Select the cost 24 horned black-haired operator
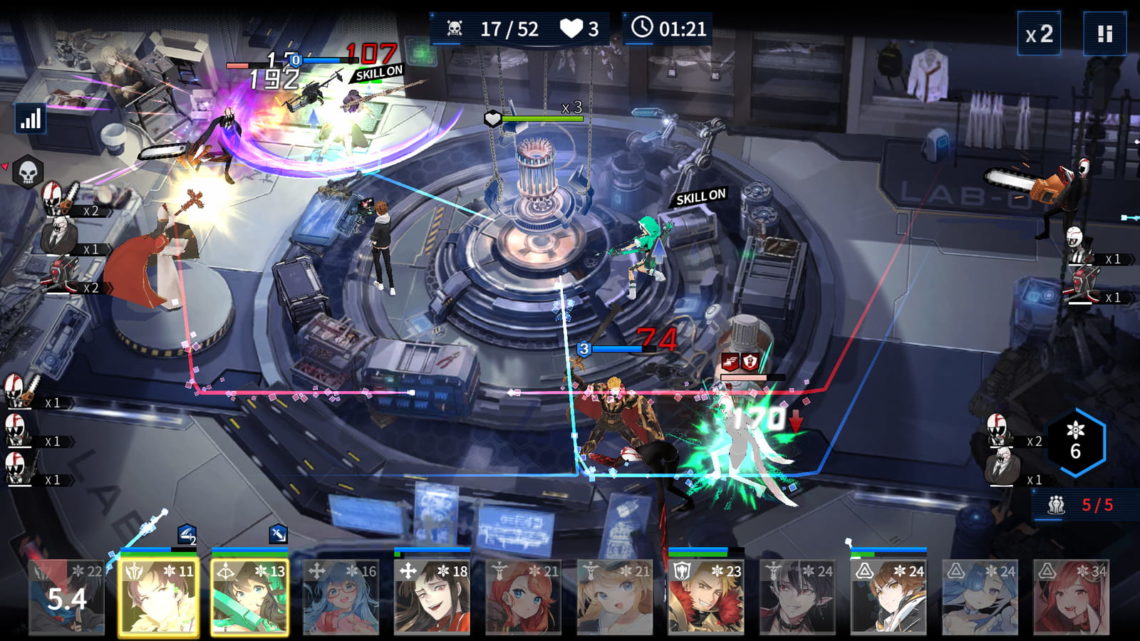1140x641 pixels. click(x=797, y=596)
